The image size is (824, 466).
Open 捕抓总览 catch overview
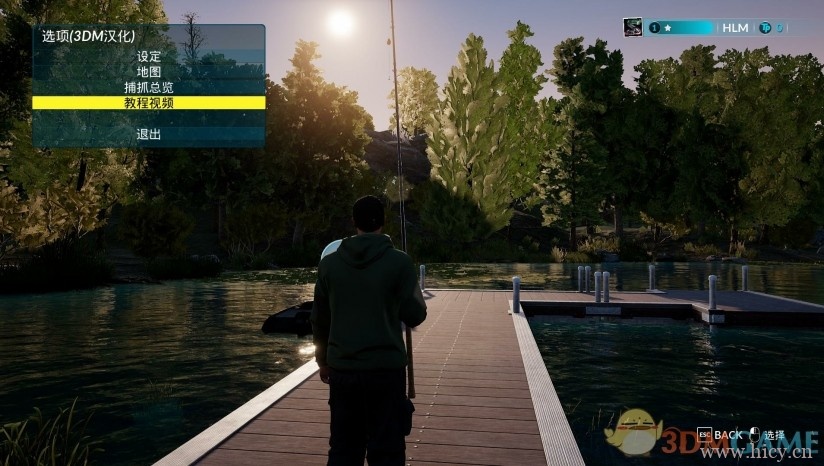[149, 87]
